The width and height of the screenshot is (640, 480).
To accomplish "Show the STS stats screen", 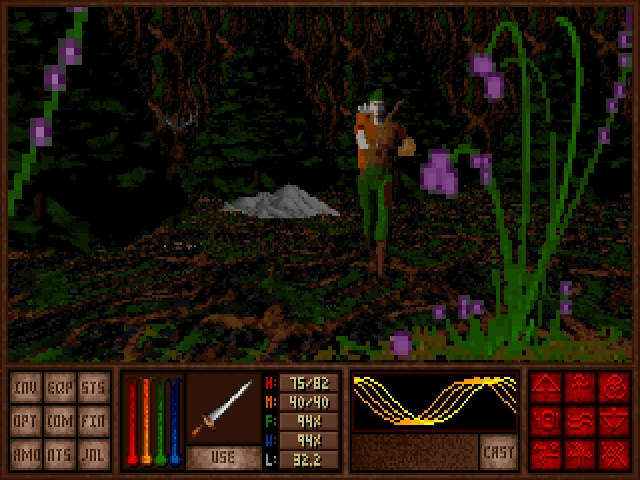I will (93, 387).
